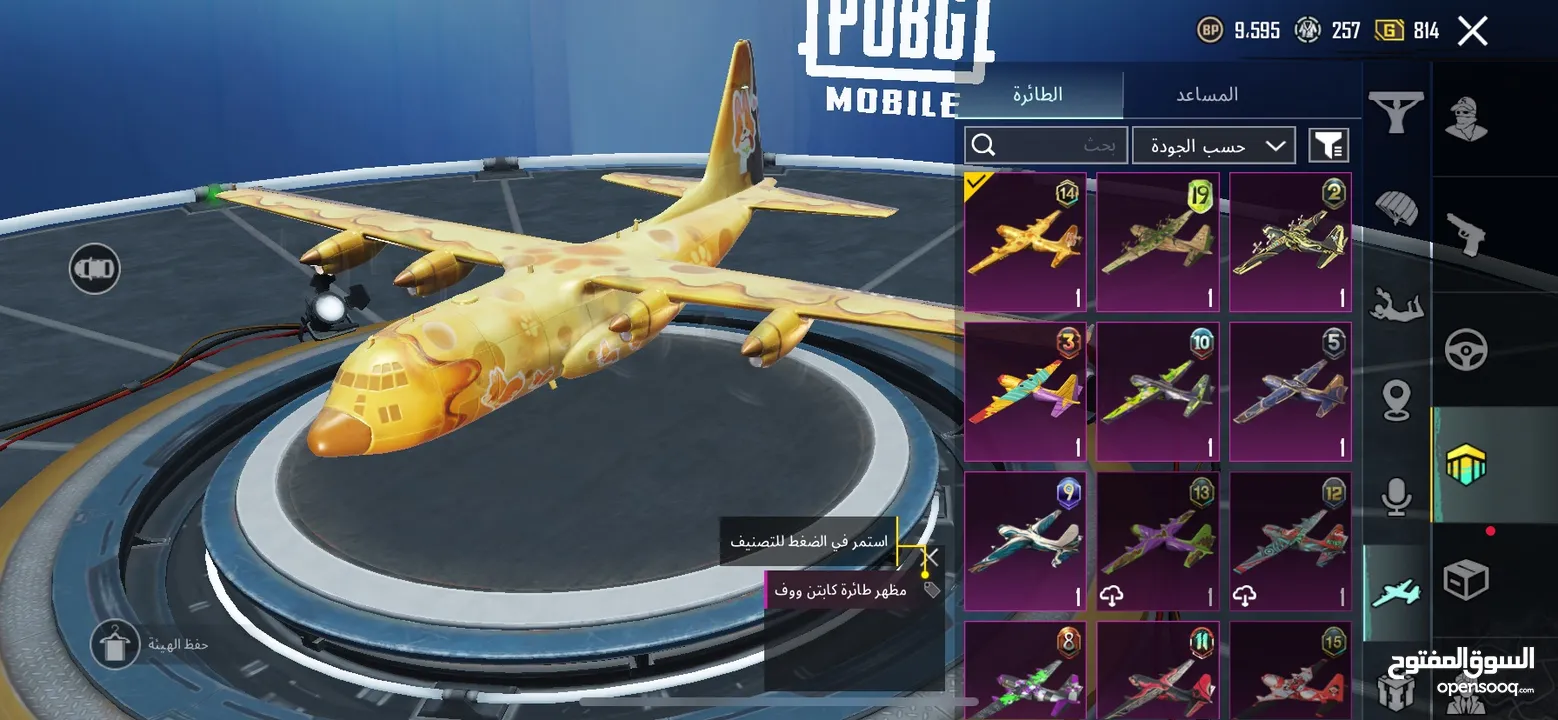Click the بحث search field
Screen dimensions: 1558x720
click(1046, 146)
